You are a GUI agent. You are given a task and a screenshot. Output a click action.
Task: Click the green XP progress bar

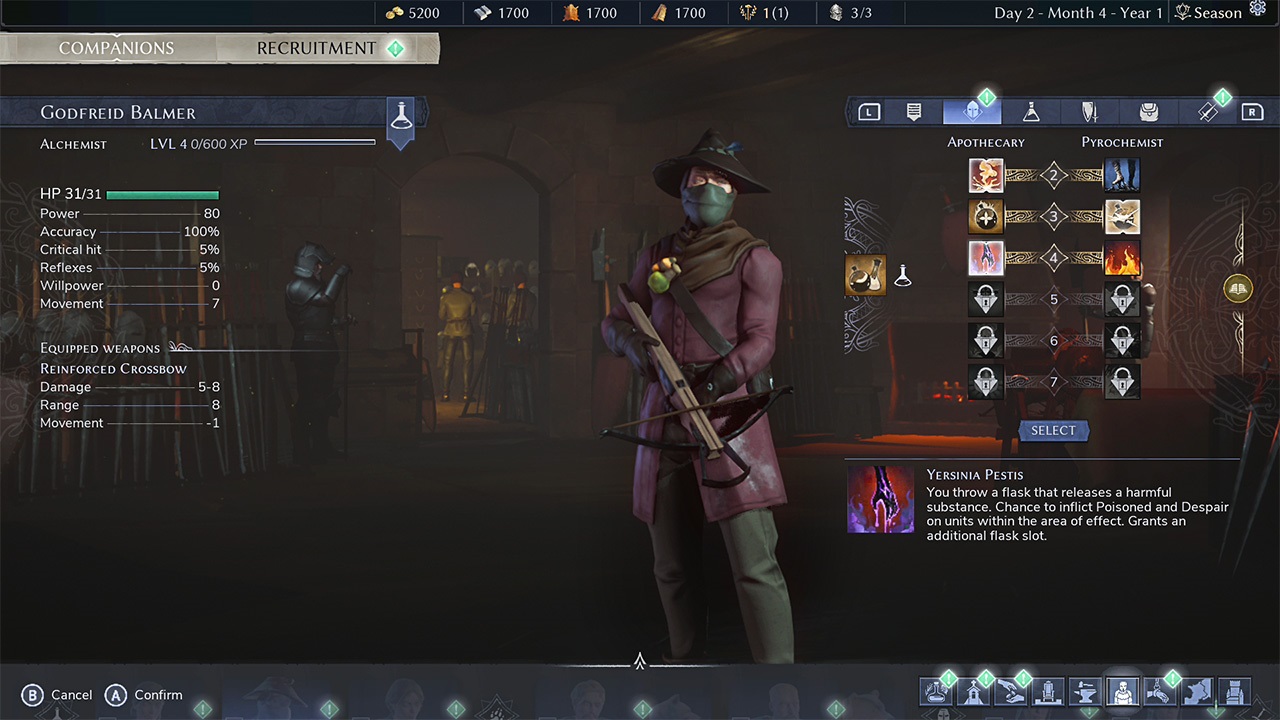coord(315,143)
